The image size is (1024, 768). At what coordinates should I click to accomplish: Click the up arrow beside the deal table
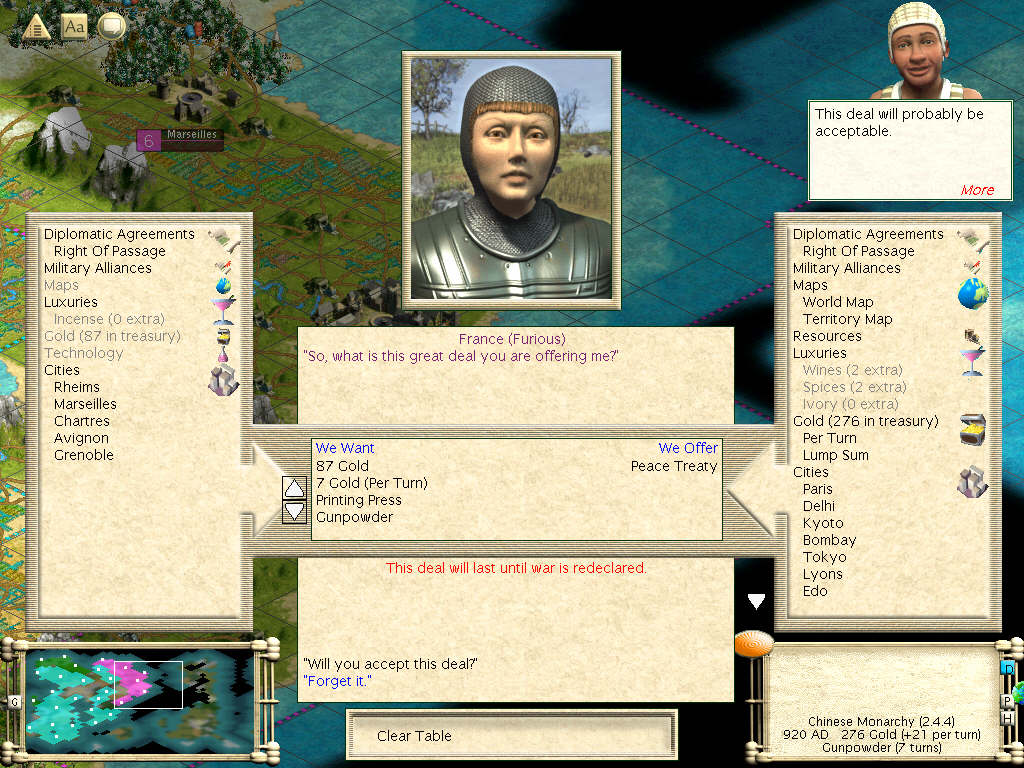coord(295,488)
